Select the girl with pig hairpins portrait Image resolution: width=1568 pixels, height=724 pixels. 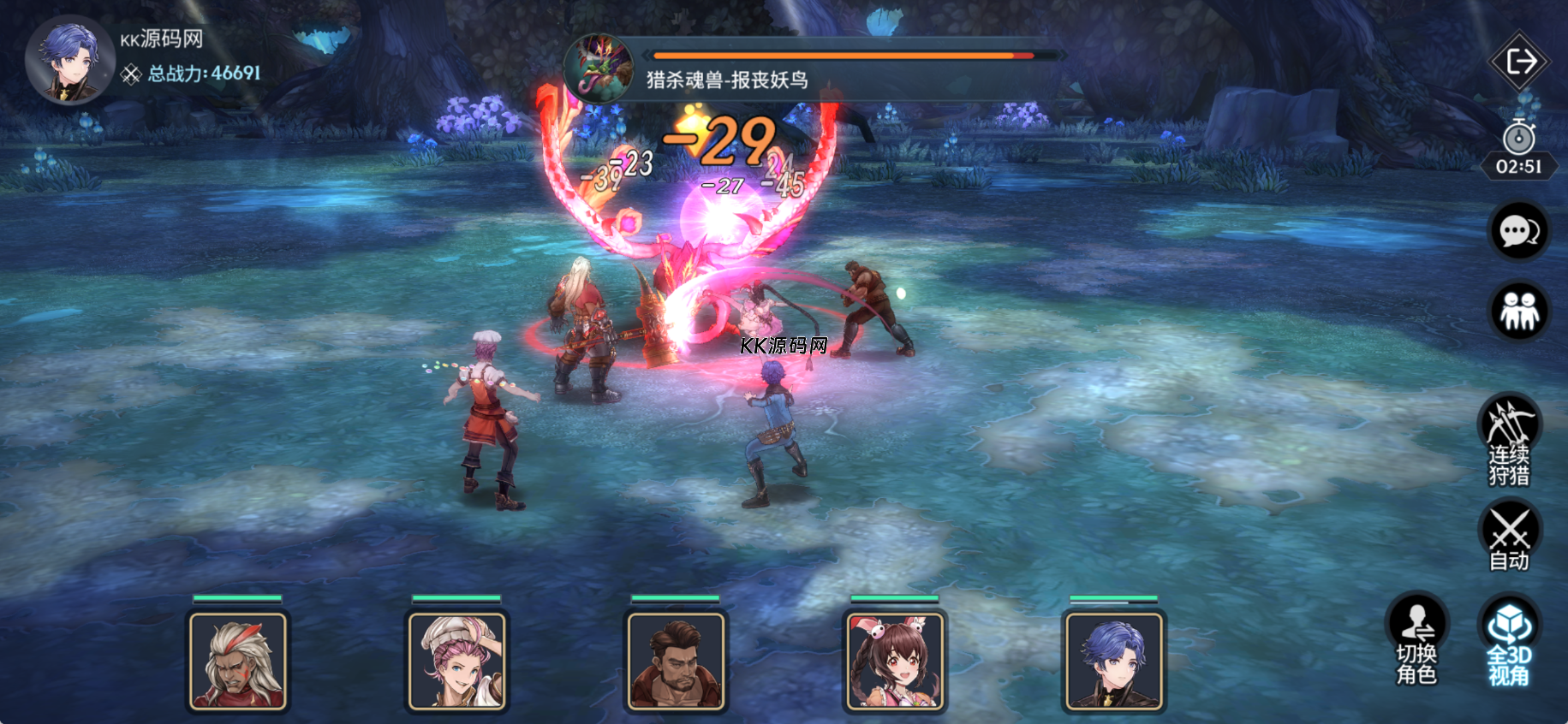pyautogui.click(x=896, y=661)
